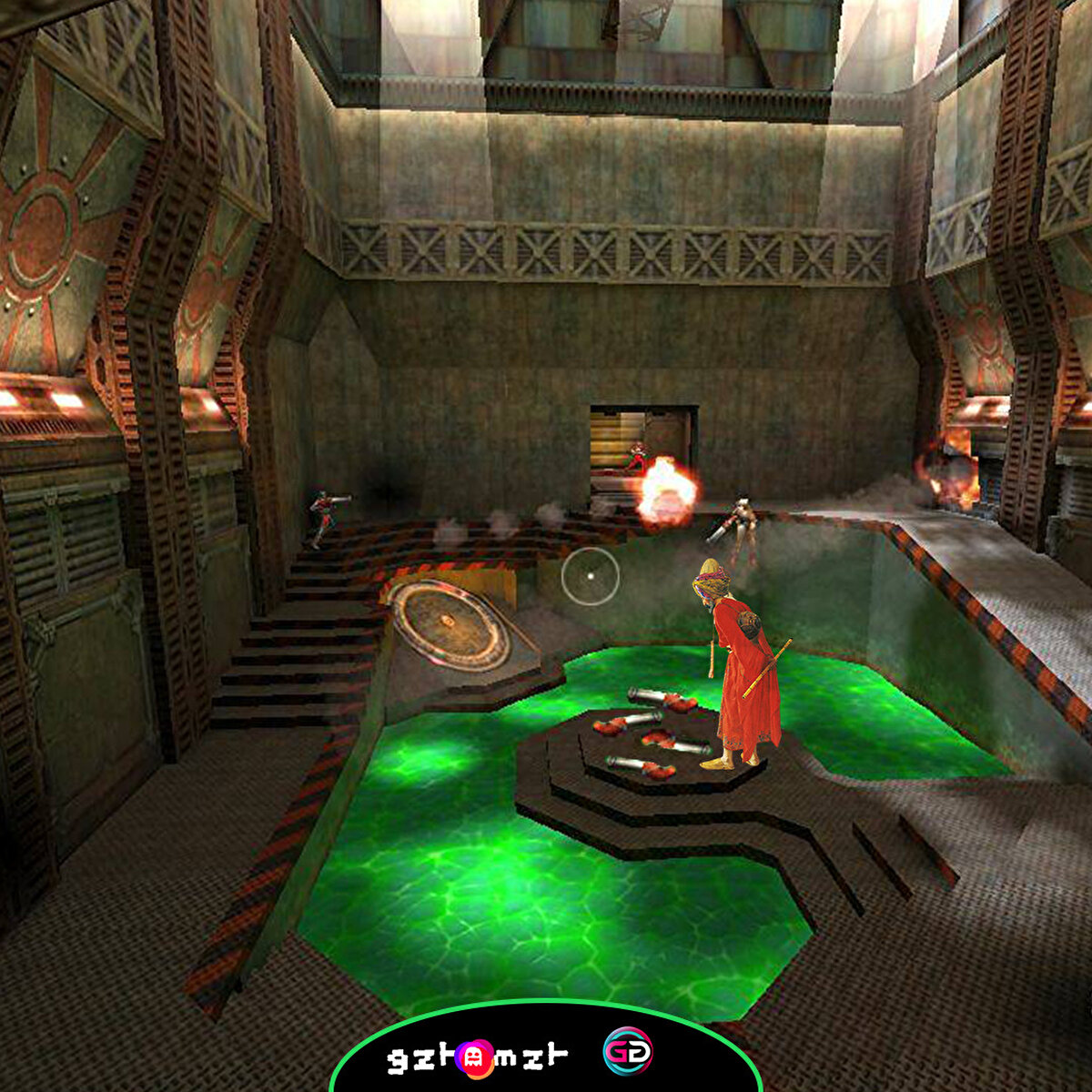This screenshot has height=1092, width=1092.
Task: Click the circular GD logo badge
Action: (x=628, y=1053)
